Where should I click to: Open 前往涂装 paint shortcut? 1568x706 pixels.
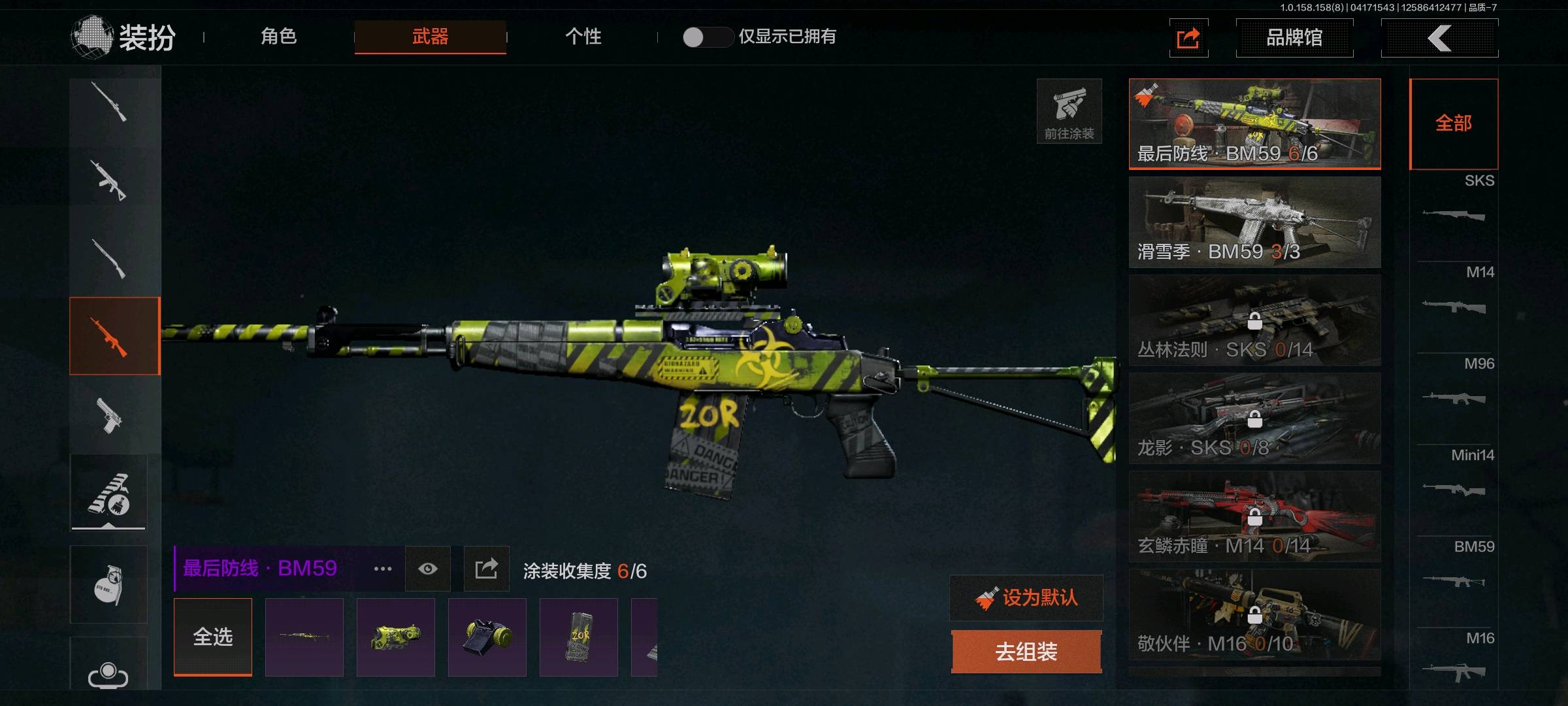coord(1069,111)
